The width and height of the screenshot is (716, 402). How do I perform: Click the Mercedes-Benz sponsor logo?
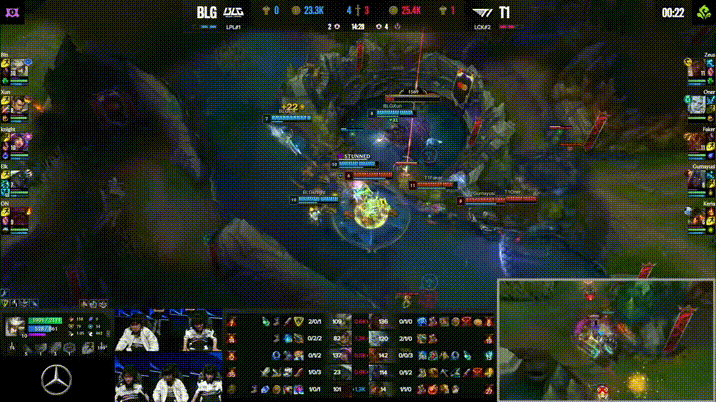[x=55, y=379]
